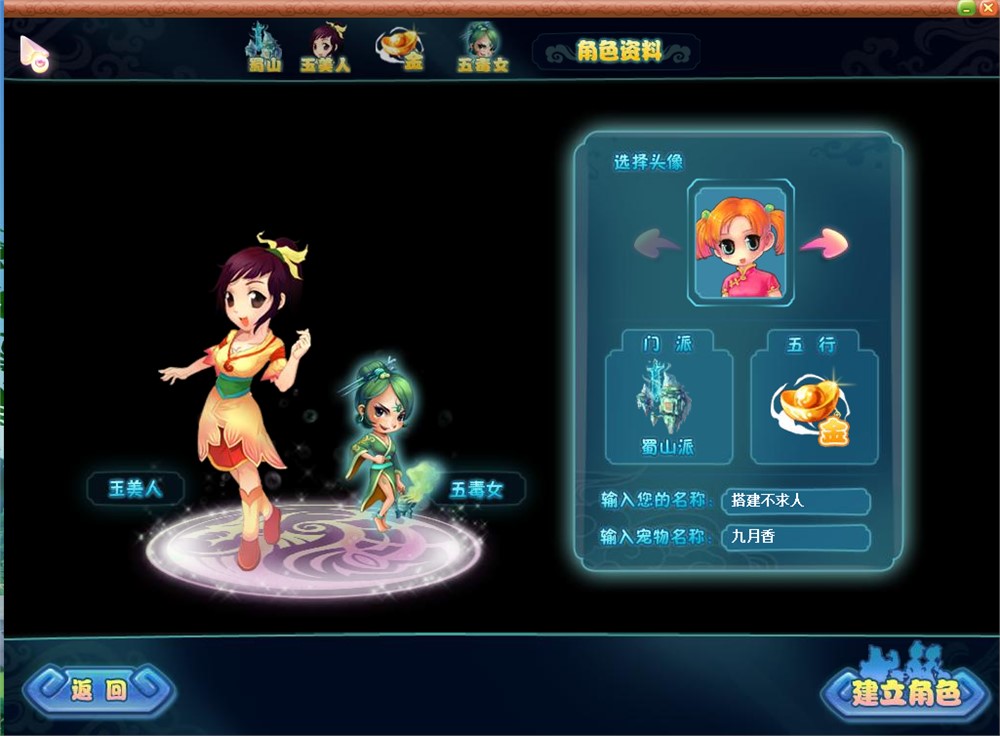Open the 门派 蜀山派 sect panel
Image resolution: width=1000 pixels, height=736 pixels.
668,402
